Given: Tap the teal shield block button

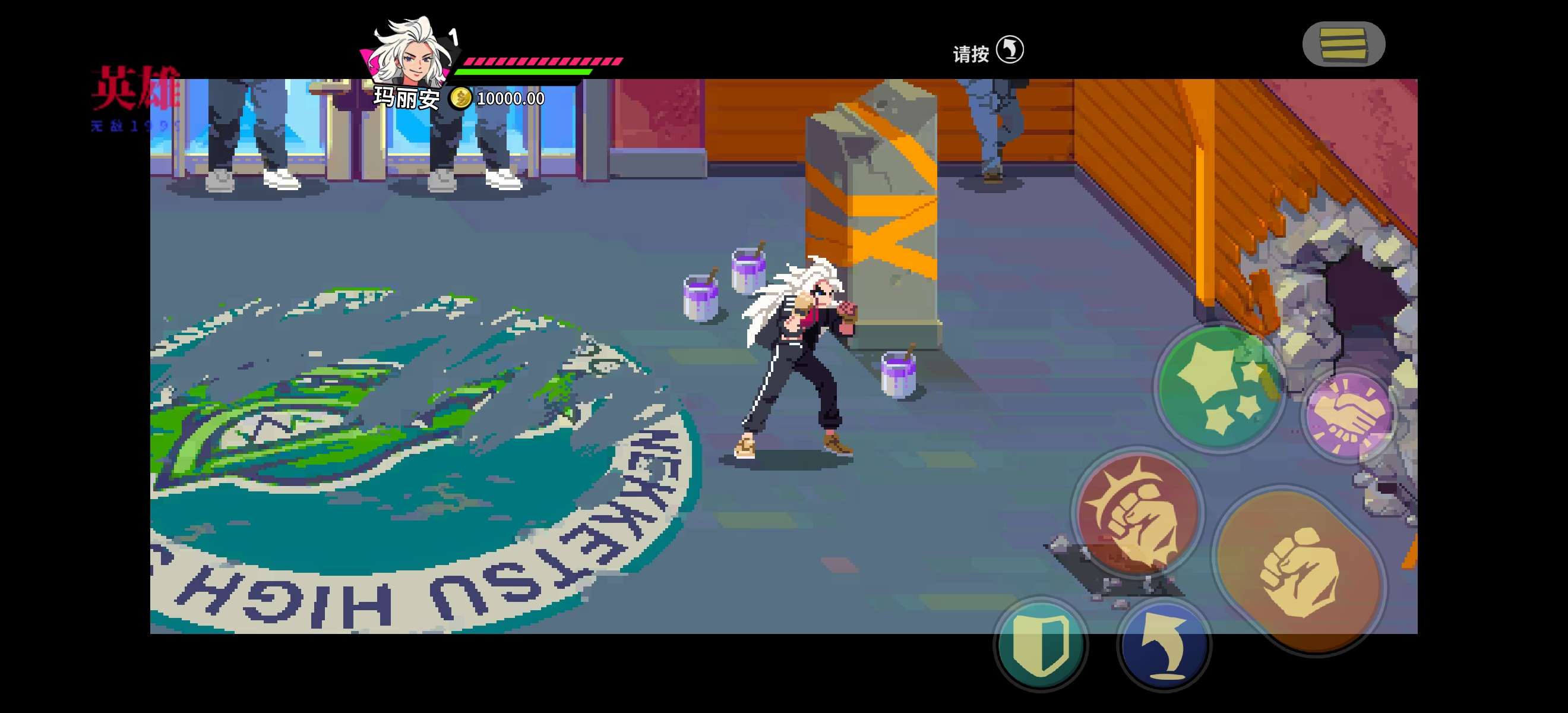Looking at the screenshot, I should tap(1041, 645).
